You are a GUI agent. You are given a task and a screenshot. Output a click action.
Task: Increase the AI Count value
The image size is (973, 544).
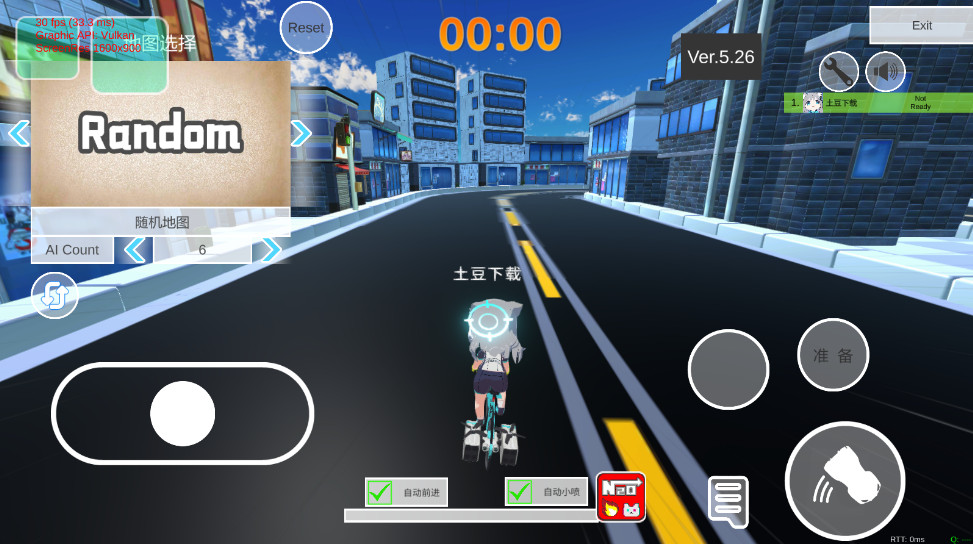pos(270,250)
